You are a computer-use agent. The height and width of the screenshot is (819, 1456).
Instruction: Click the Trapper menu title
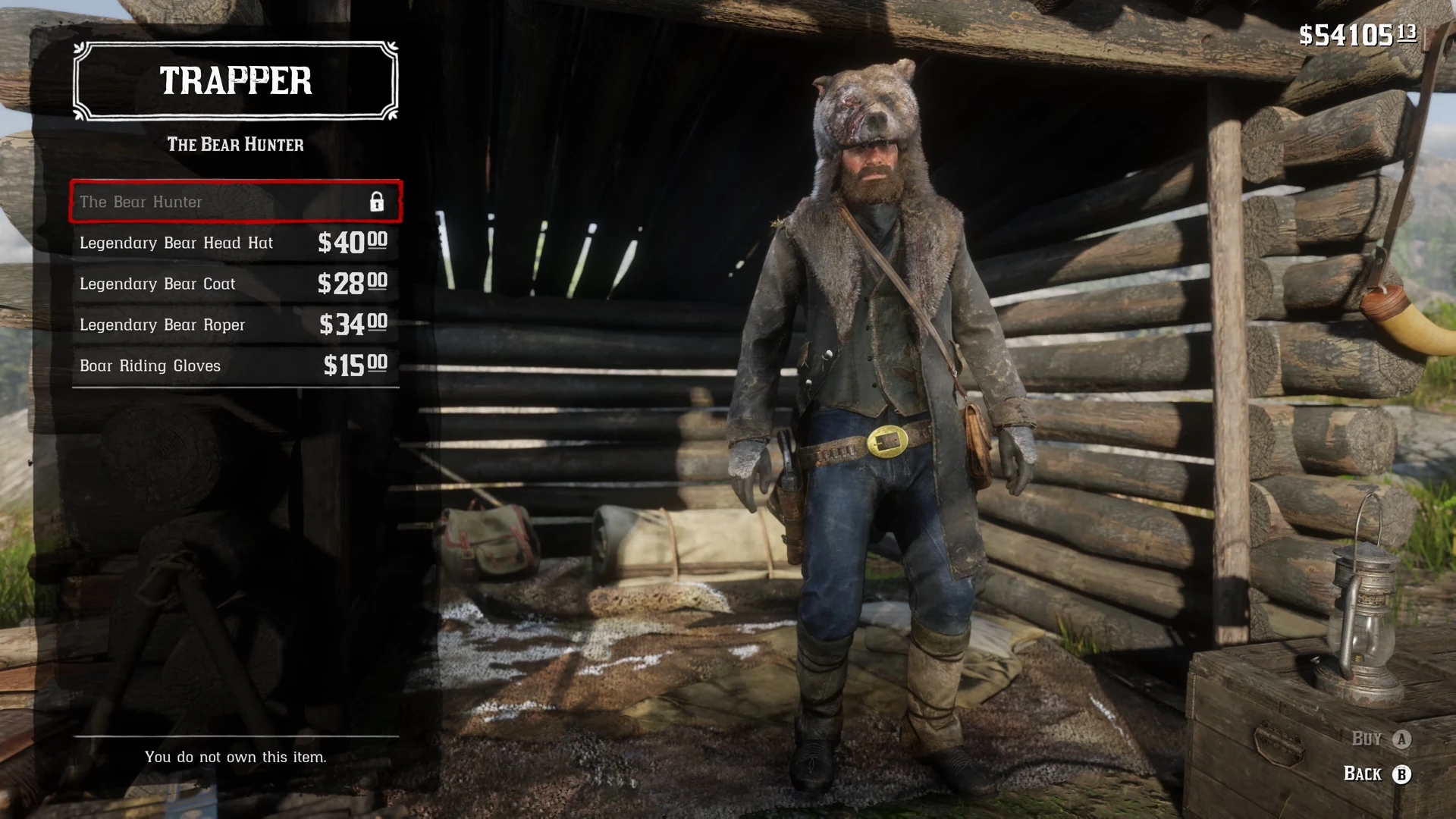coord(235,80)
